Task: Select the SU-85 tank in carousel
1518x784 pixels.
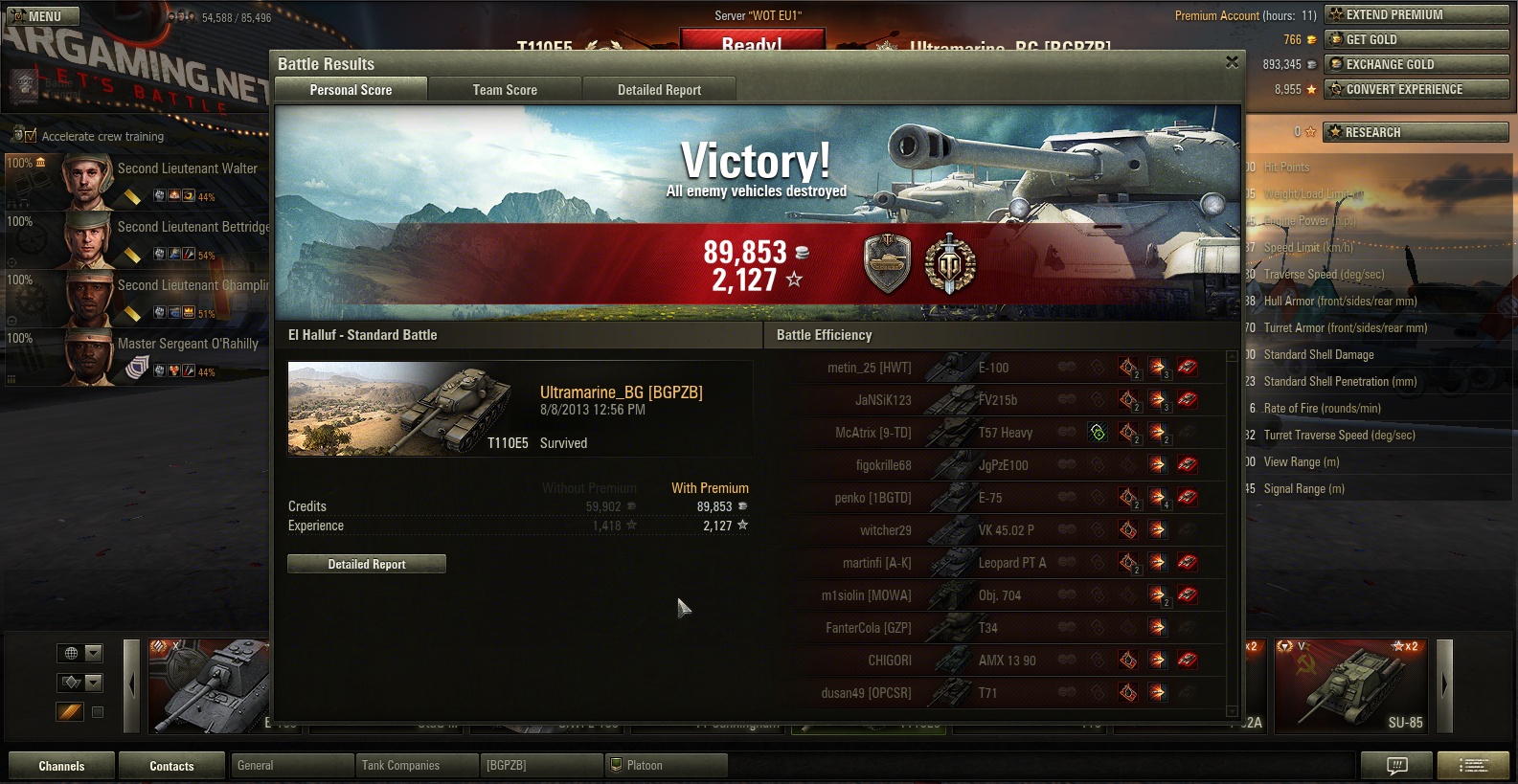Action: (1351, 685)
